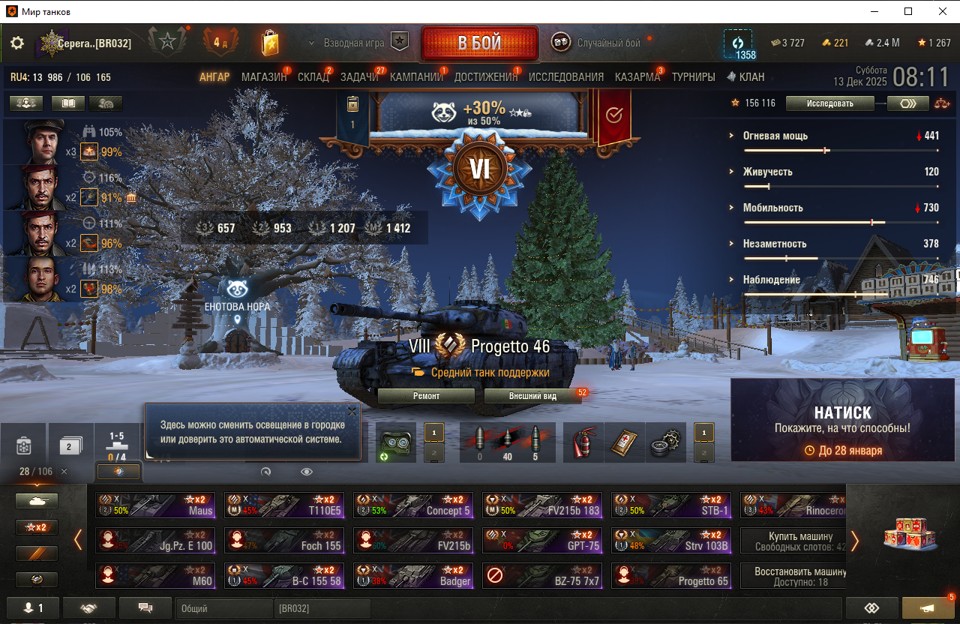
Task: Click Купить машину slot
Action: [x=793, y=542]
